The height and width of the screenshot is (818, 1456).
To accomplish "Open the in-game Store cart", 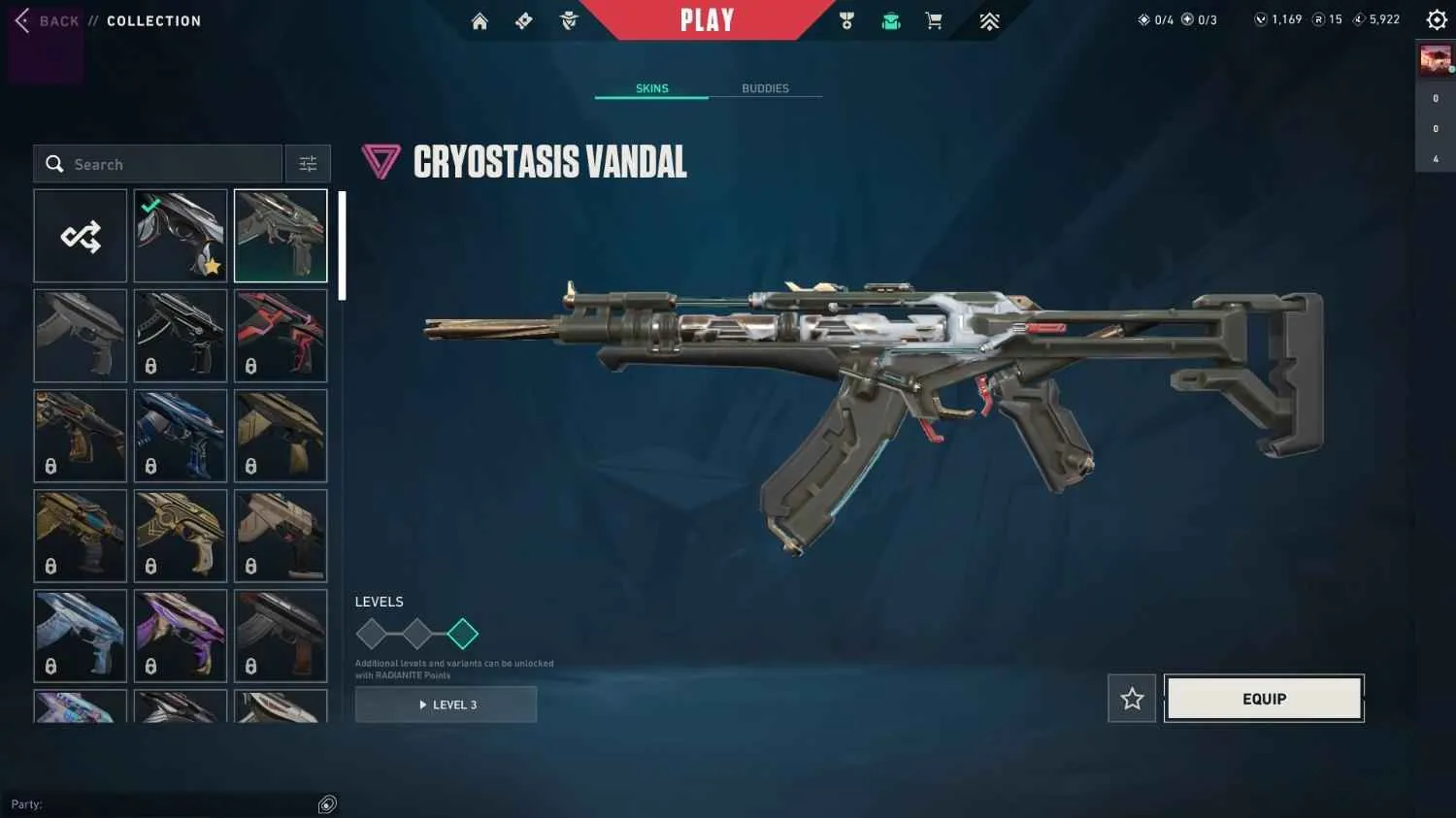I will point(934,19).
